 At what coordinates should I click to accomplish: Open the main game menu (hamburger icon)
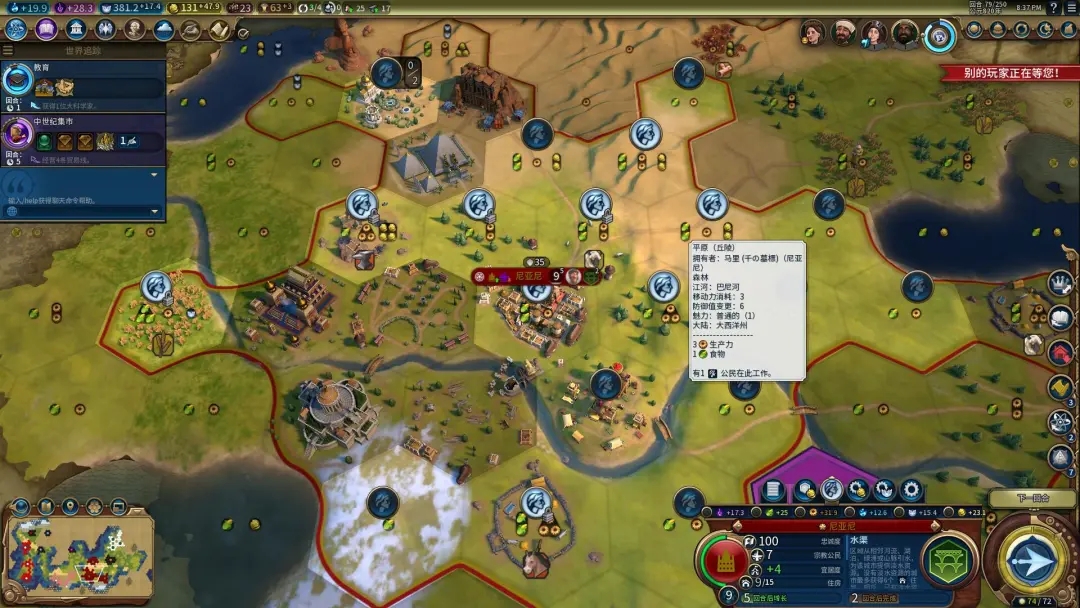1069,8
